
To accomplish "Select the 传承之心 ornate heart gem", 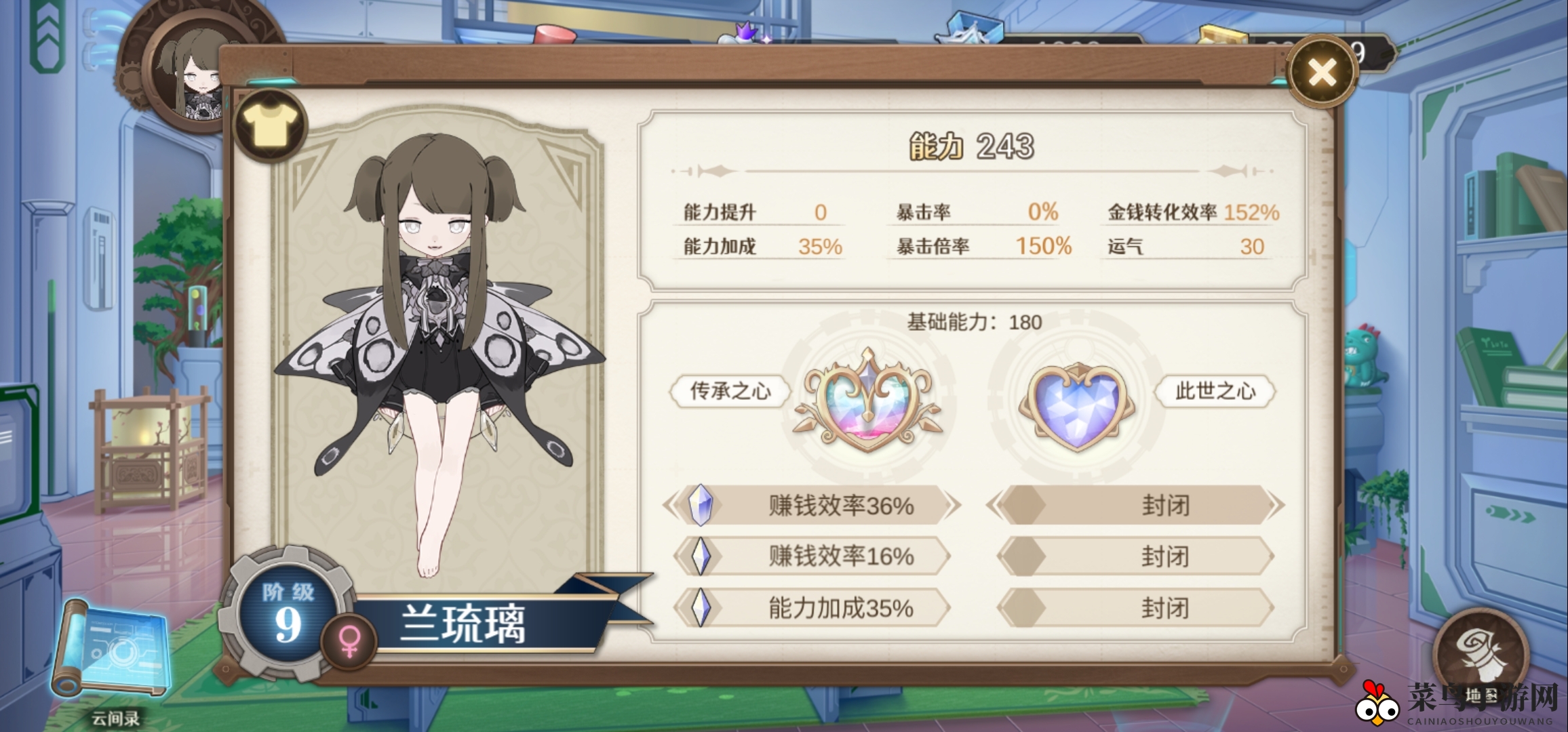I will [x=867, y=401].
